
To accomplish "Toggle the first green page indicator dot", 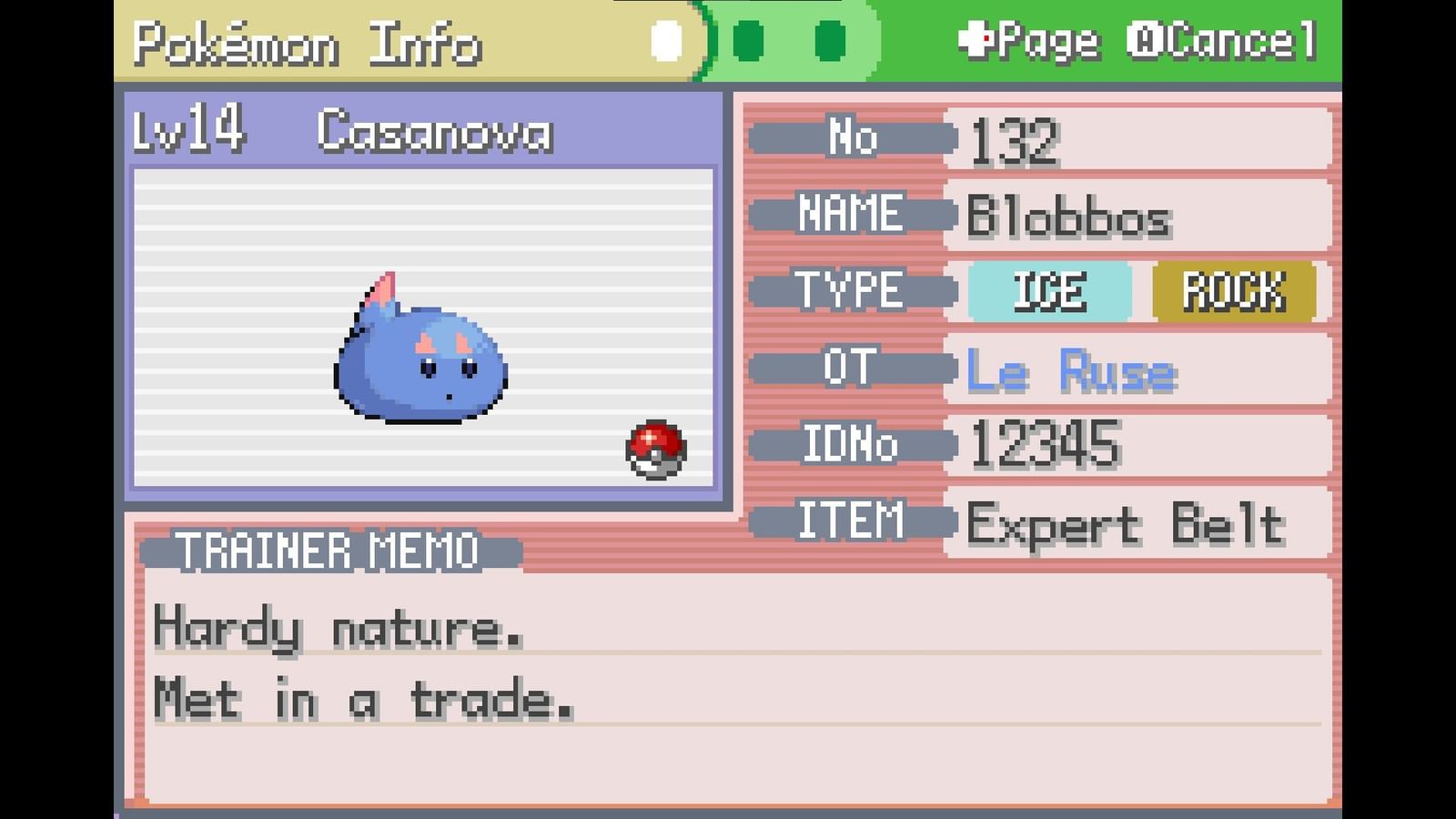I will (x=749, y=40).
